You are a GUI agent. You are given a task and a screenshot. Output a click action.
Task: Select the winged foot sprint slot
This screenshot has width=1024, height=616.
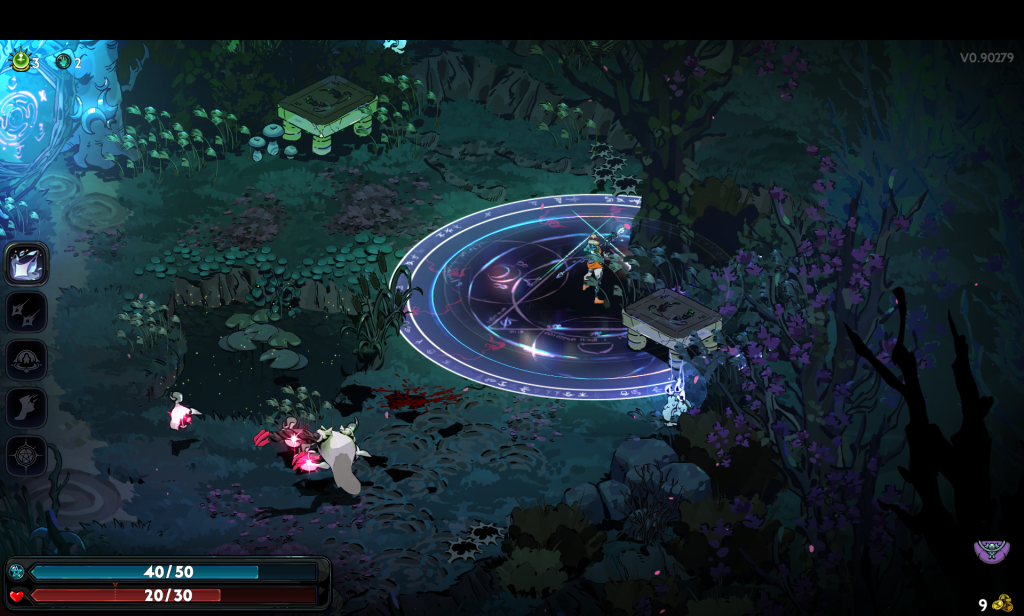26,408
